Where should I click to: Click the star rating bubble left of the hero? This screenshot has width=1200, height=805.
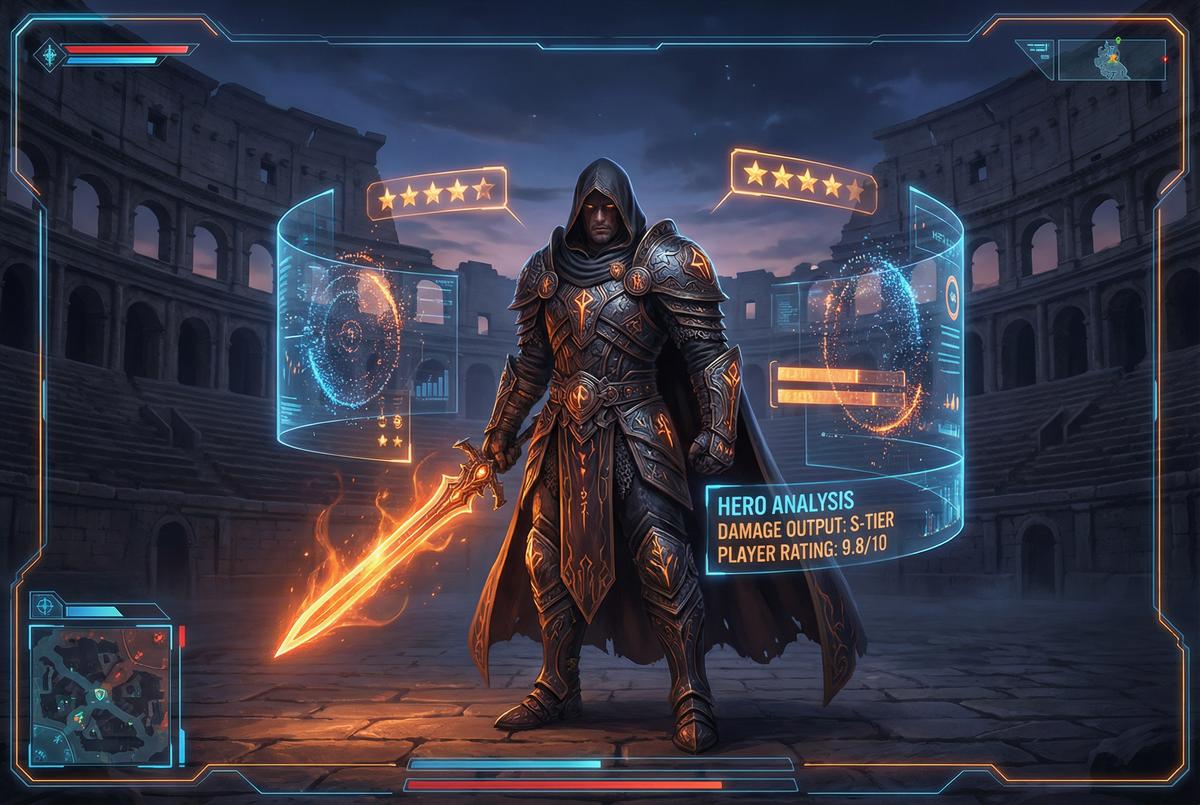pos(436,192)
